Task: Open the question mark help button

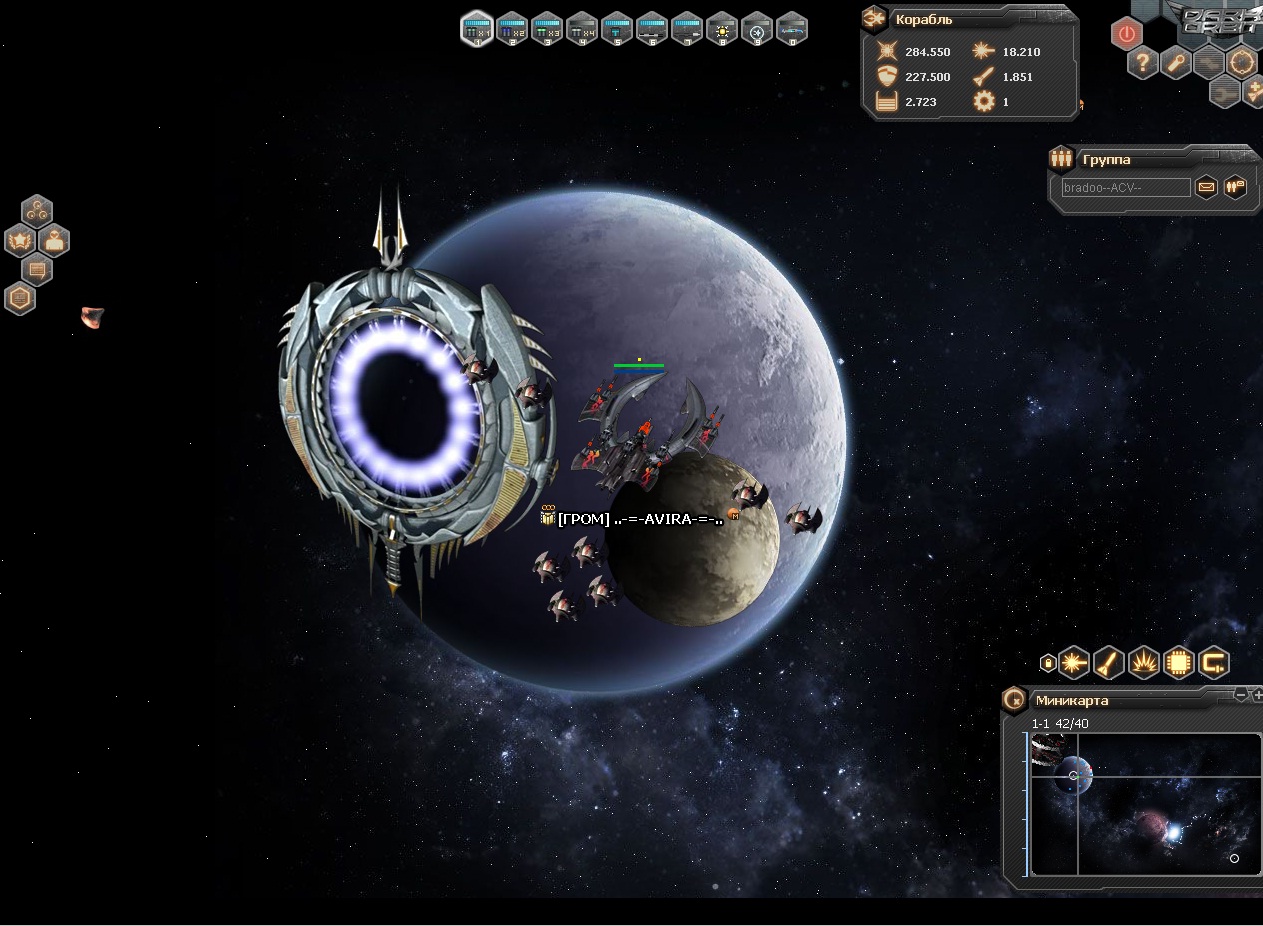Action: 1143,64
